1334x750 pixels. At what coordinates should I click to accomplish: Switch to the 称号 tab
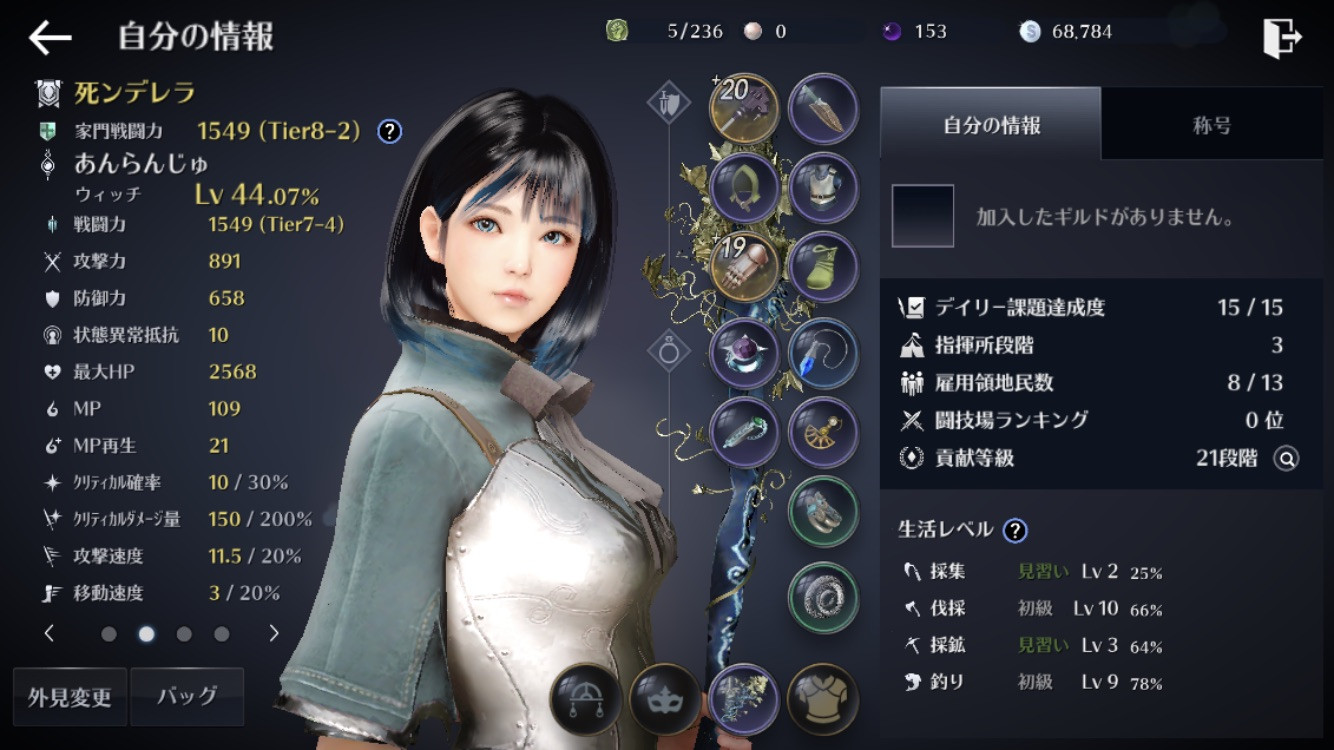1212,124
